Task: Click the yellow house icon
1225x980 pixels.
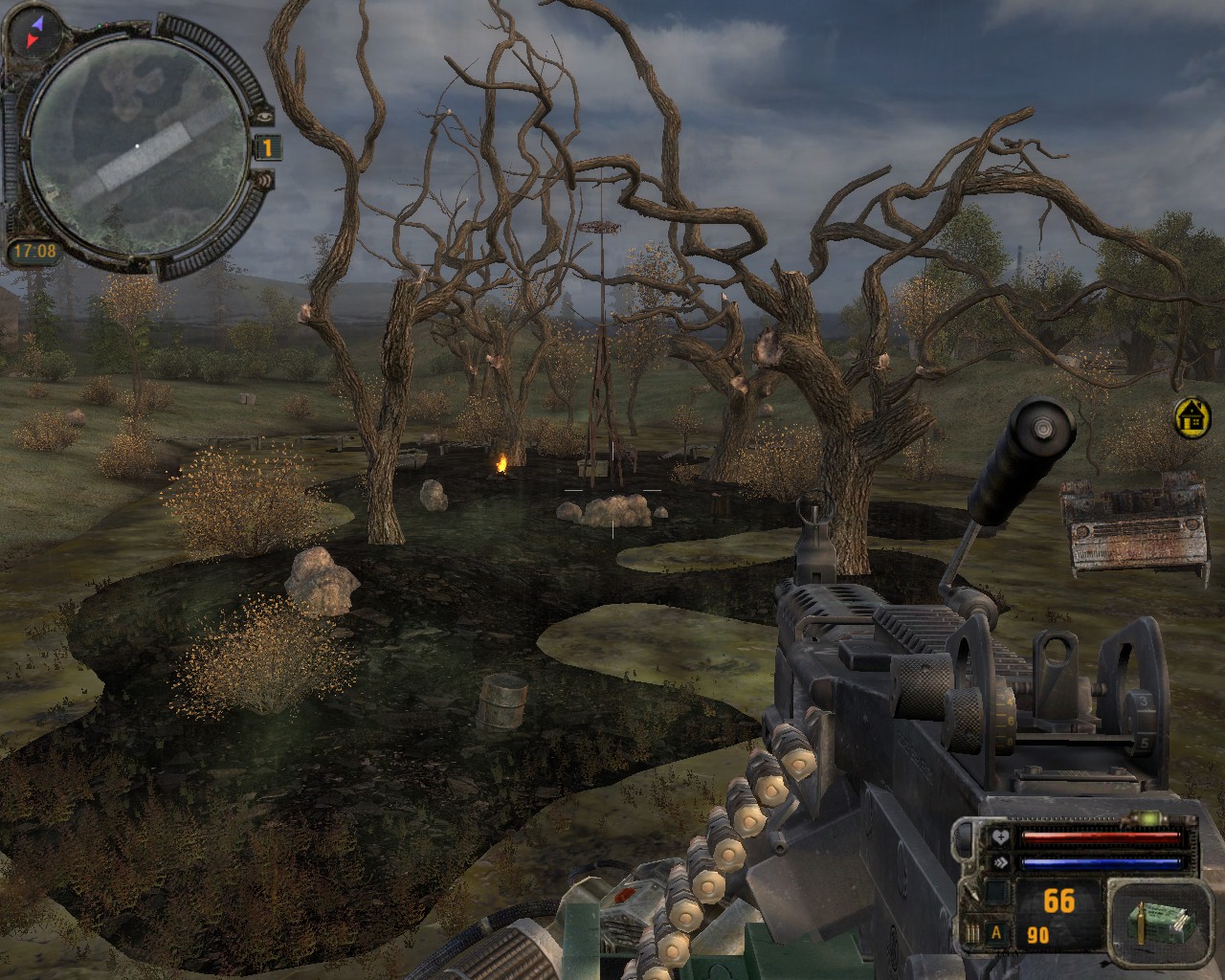Action: pyautogui.click(x=1192, y=418)
